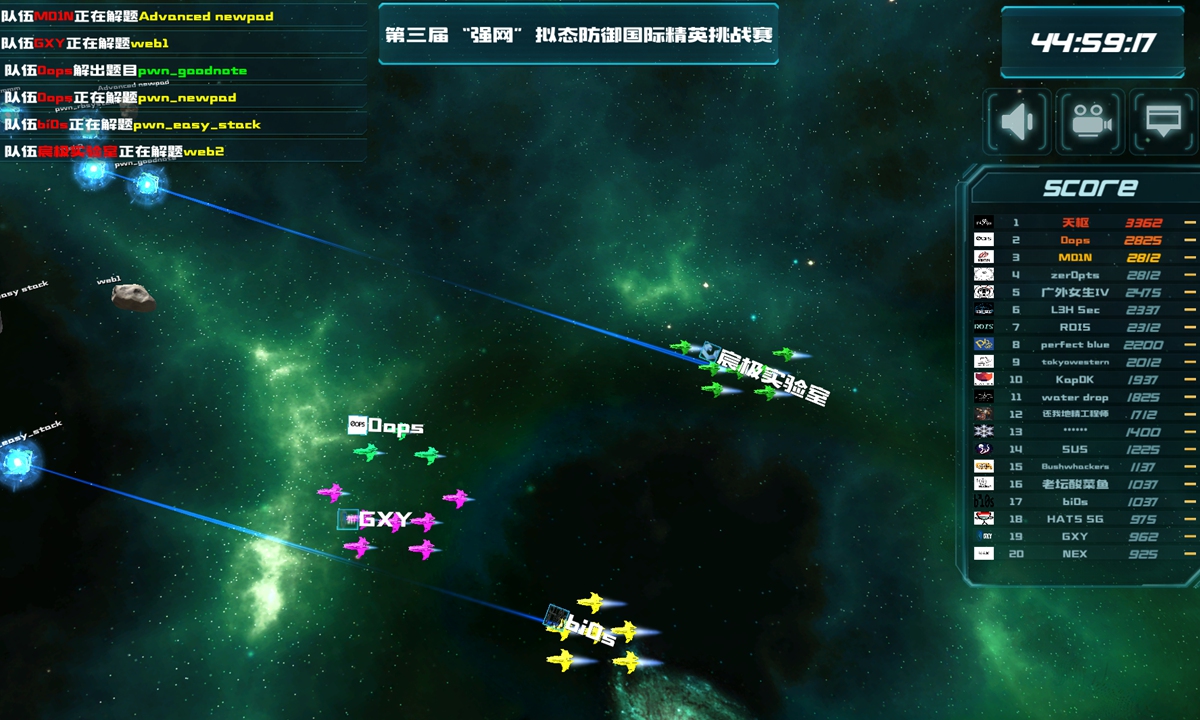This screenshot has width=1200, height=720.
Task: Open the feed entry about Advanced newpad
Action: pos(138,16)
